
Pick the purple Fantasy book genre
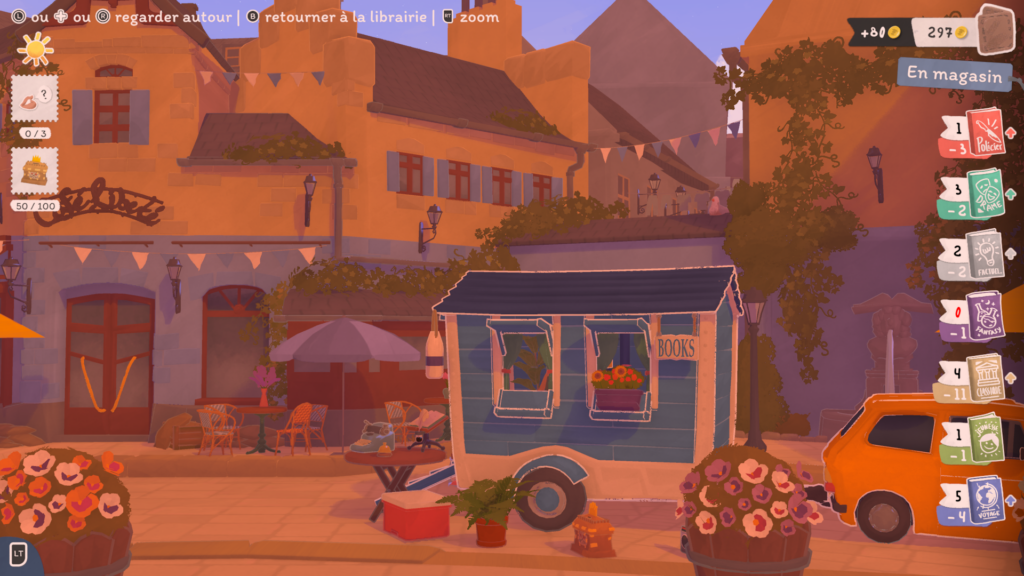984,316
